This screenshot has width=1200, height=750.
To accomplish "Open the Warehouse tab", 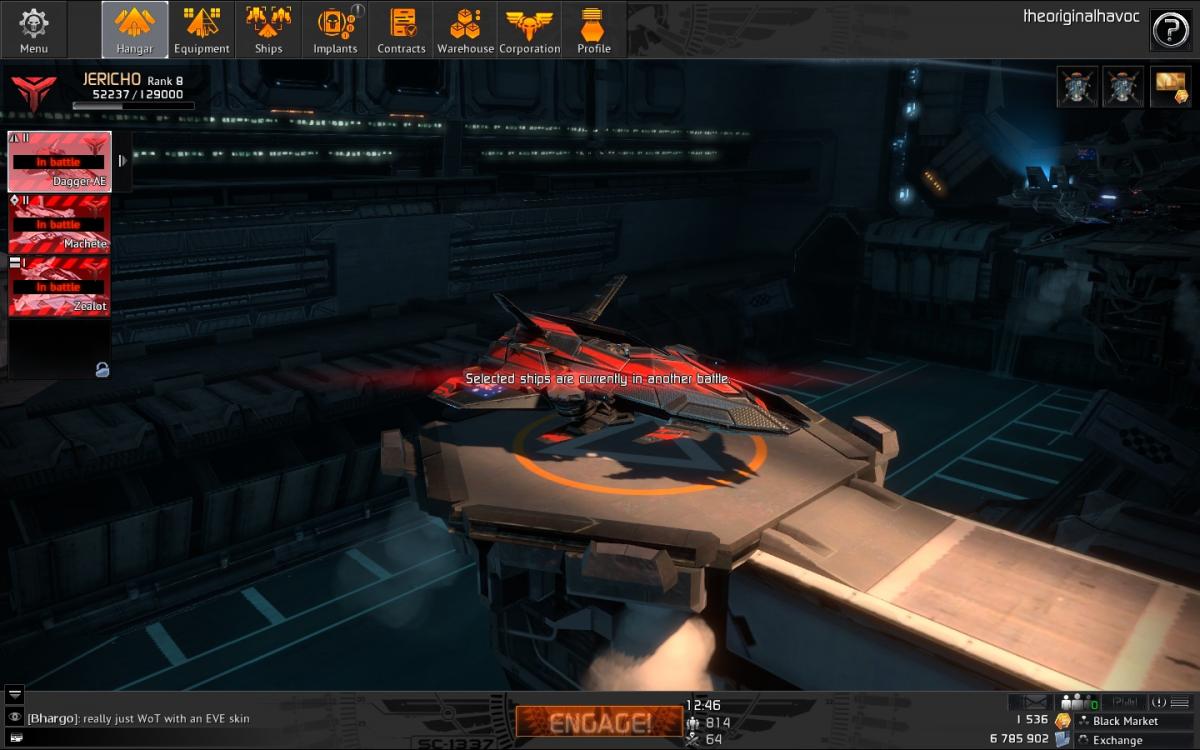I will pyautogui.click(x=465, y=30).
